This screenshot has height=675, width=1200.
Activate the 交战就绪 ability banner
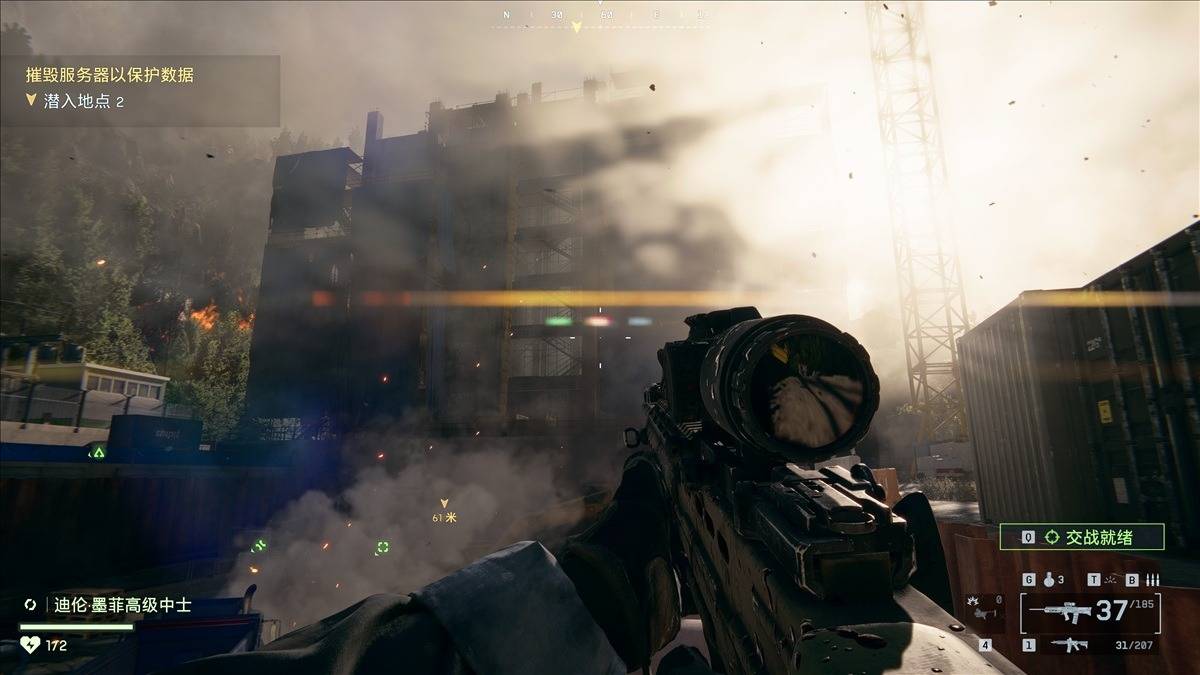(x=1082, y=537)
